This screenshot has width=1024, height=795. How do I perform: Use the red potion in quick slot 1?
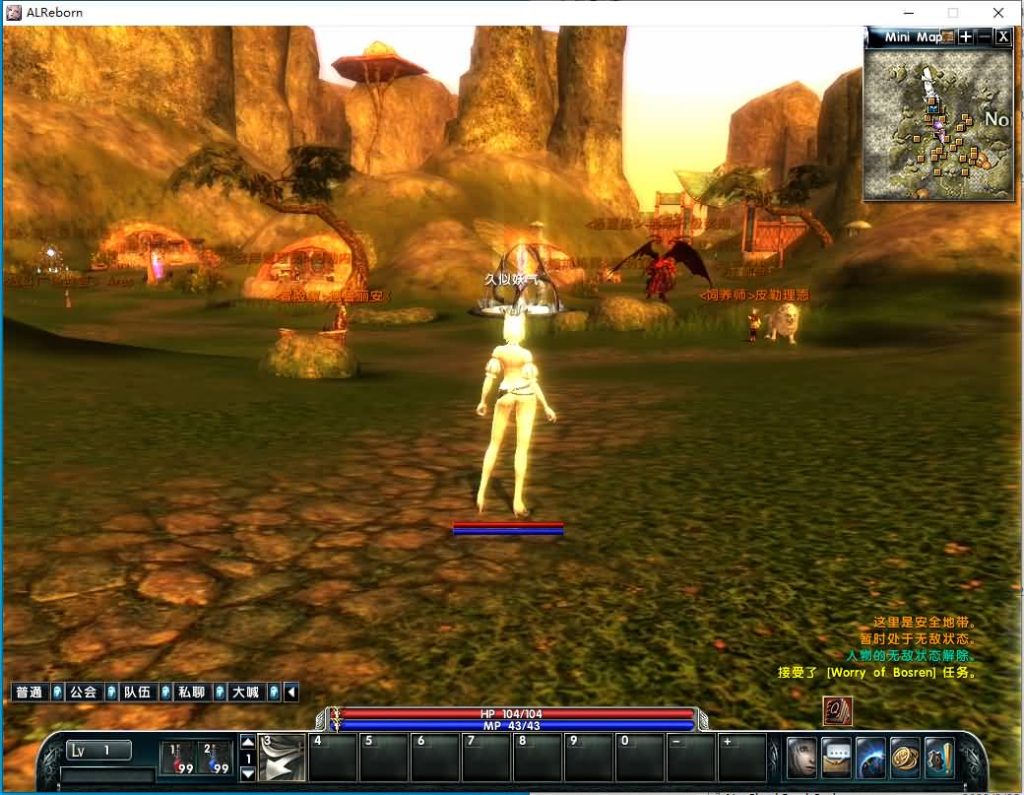point(177,759)
